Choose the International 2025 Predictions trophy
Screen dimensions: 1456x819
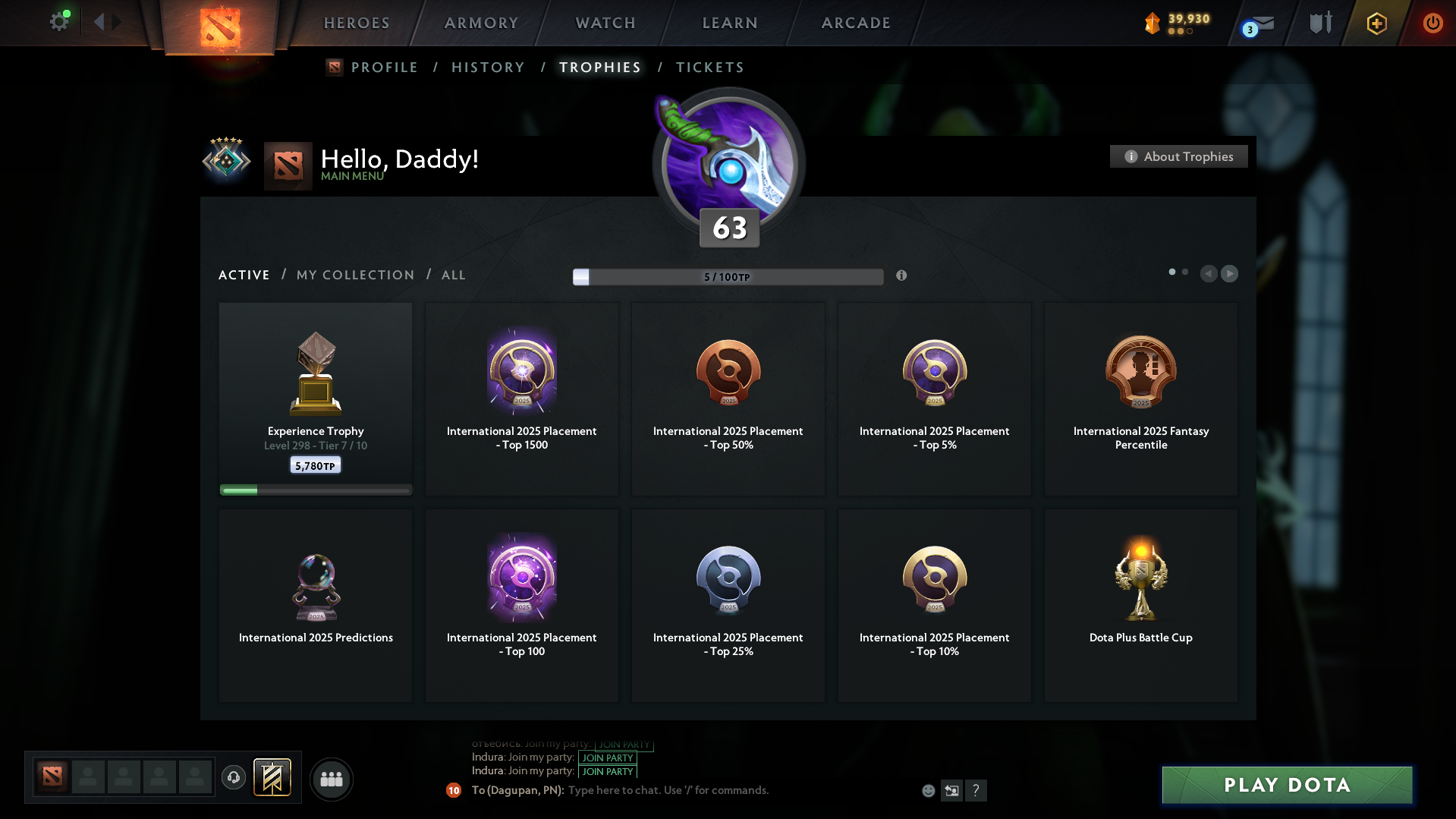316,605
